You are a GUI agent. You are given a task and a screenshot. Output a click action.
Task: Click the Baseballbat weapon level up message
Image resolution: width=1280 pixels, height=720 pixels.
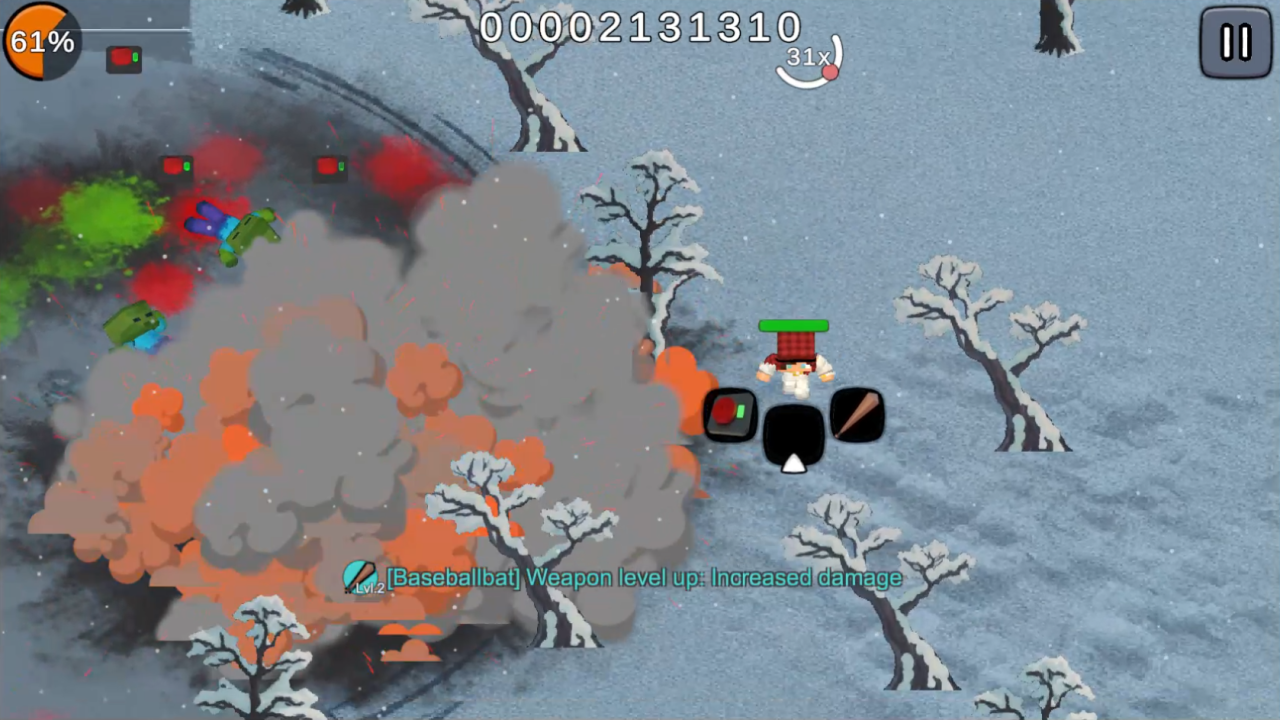click(645, 578)
